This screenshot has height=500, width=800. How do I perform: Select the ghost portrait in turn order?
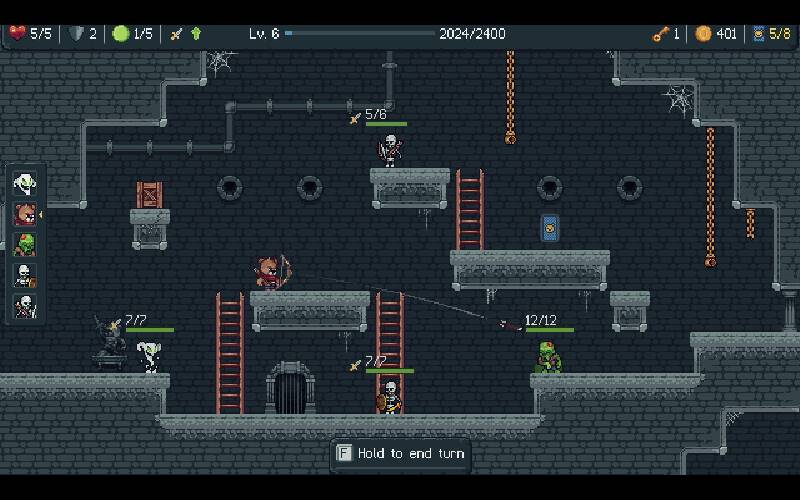(x=24, y=183)
